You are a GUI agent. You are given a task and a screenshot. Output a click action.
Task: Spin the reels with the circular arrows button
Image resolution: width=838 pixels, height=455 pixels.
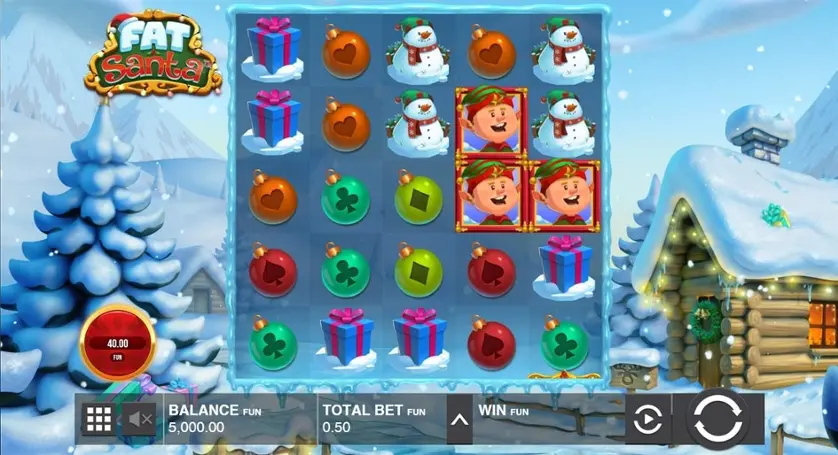pyautogui.click(x=718, y=419)
